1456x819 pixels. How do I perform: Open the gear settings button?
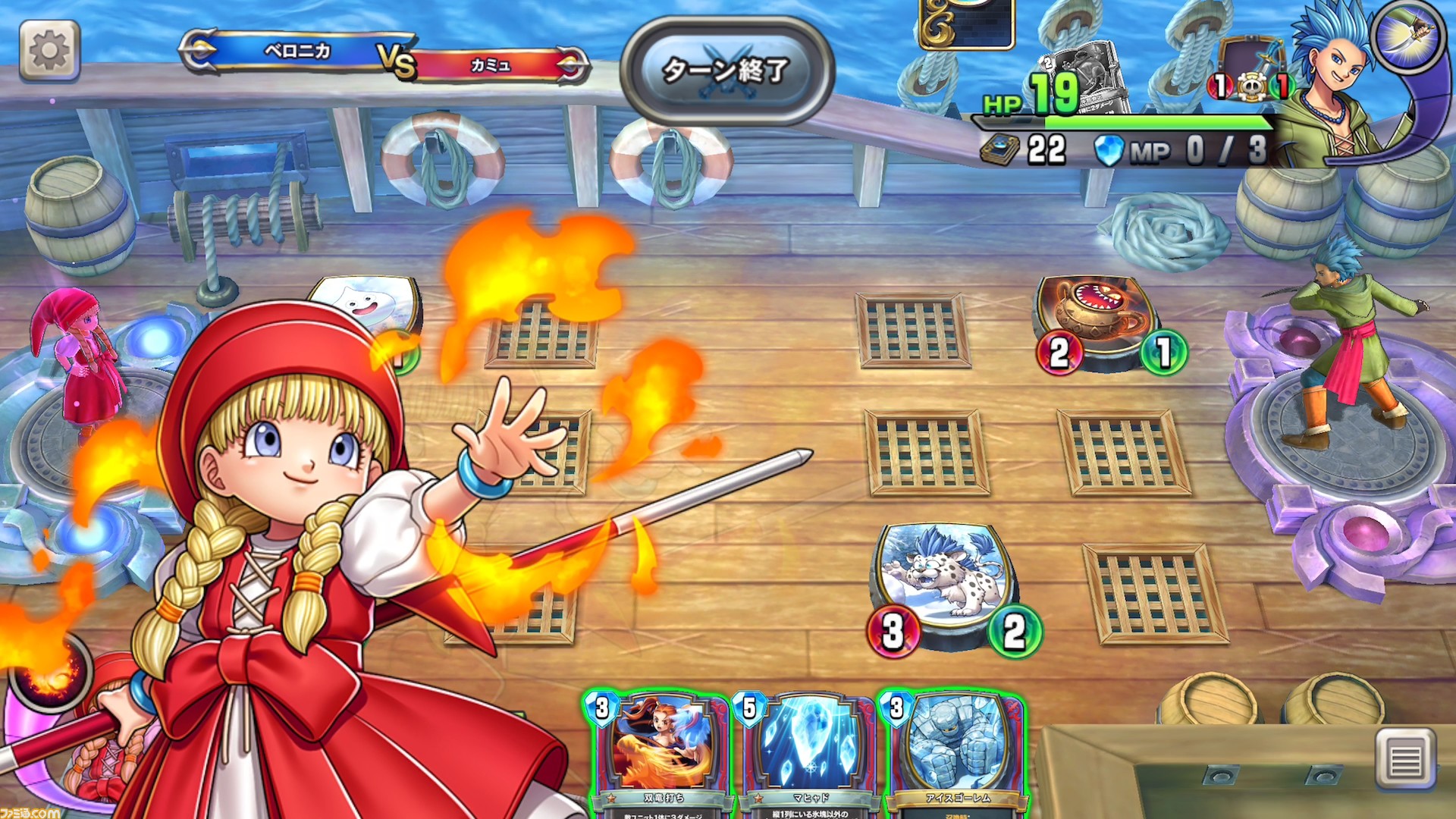pos(49,50)
